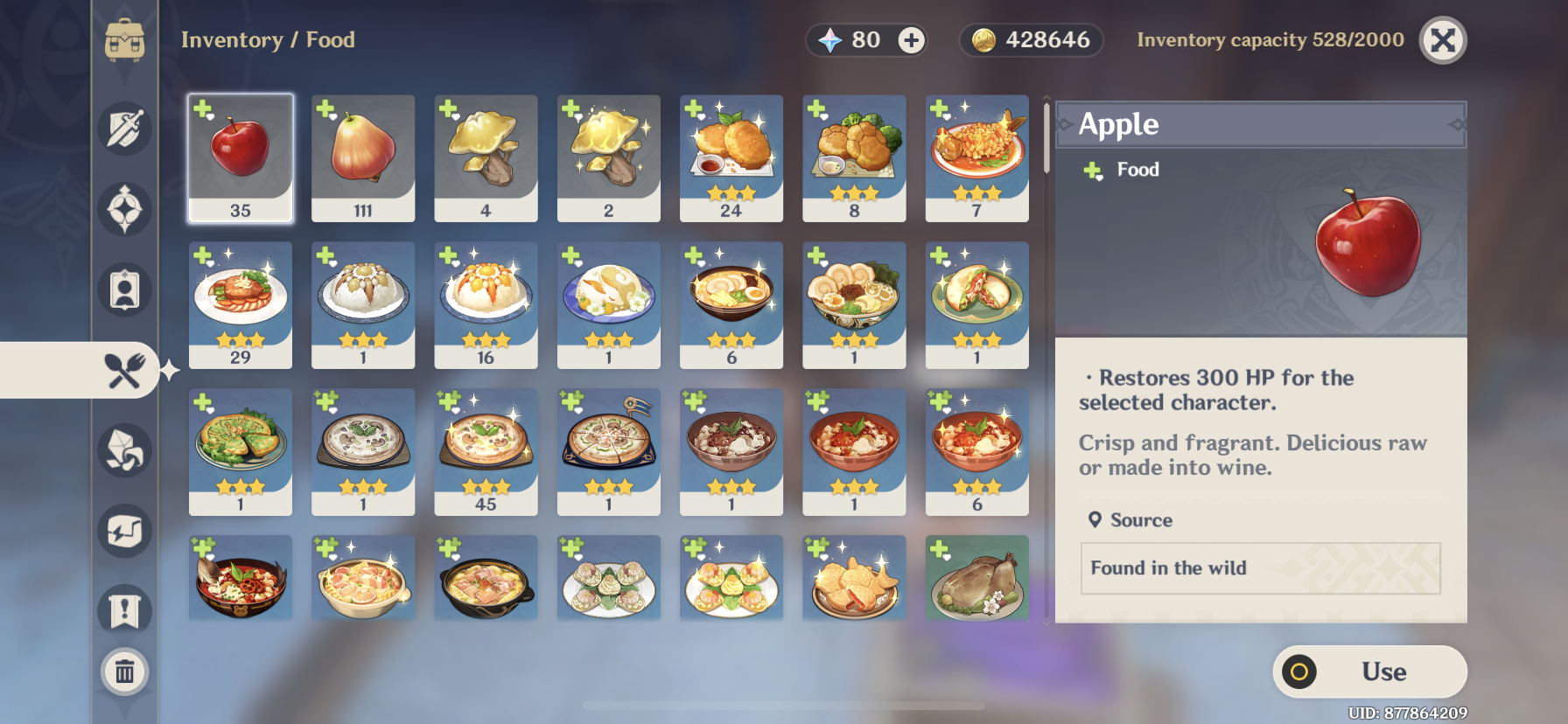The image size is (1568, 724).
Task: Switch to the Quest Items tab
Action: click(x=125, y=611)
